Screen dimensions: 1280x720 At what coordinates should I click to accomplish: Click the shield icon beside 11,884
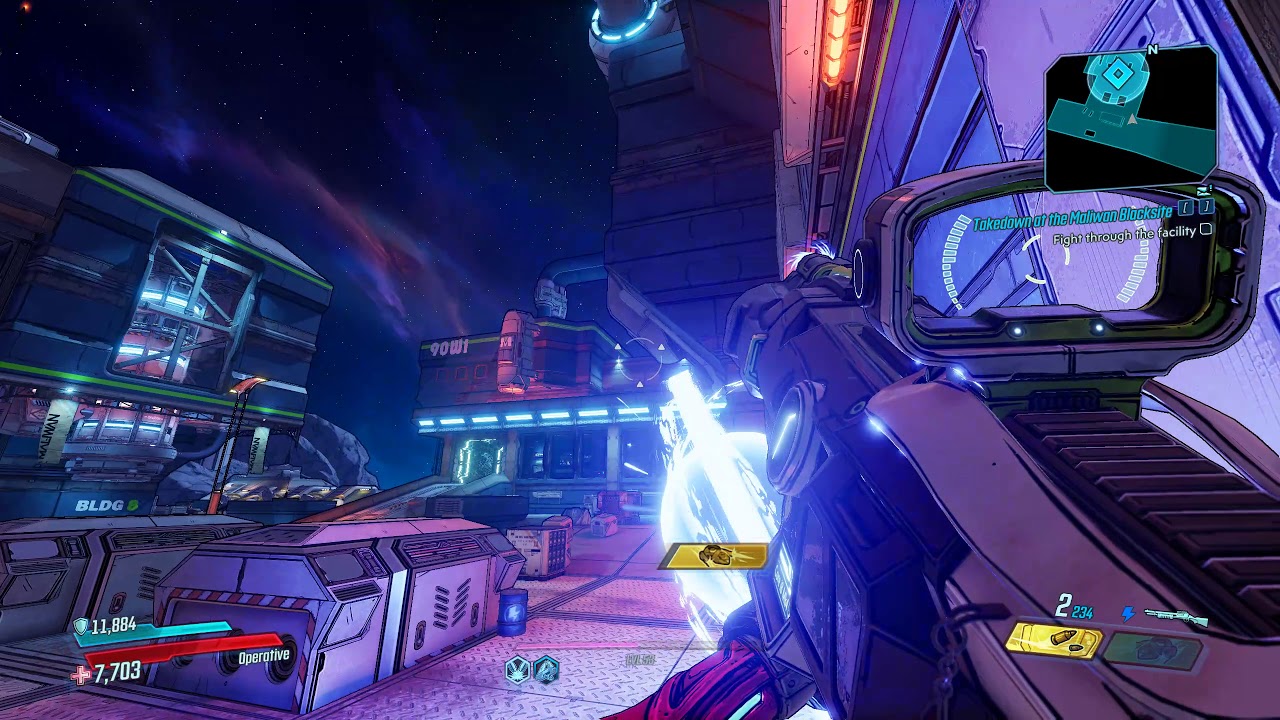pos(81,626)
